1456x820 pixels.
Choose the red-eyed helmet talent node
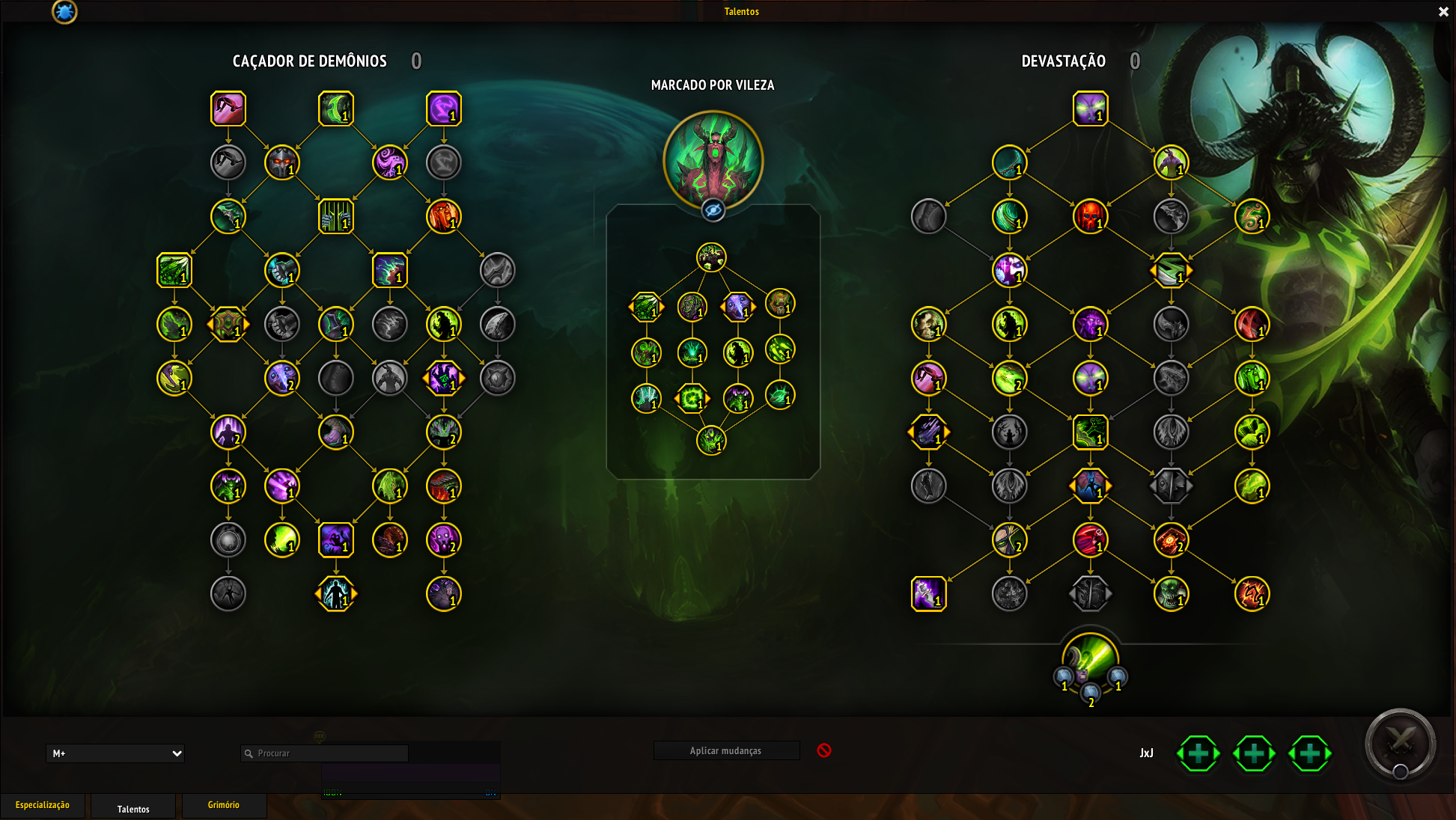281,162
